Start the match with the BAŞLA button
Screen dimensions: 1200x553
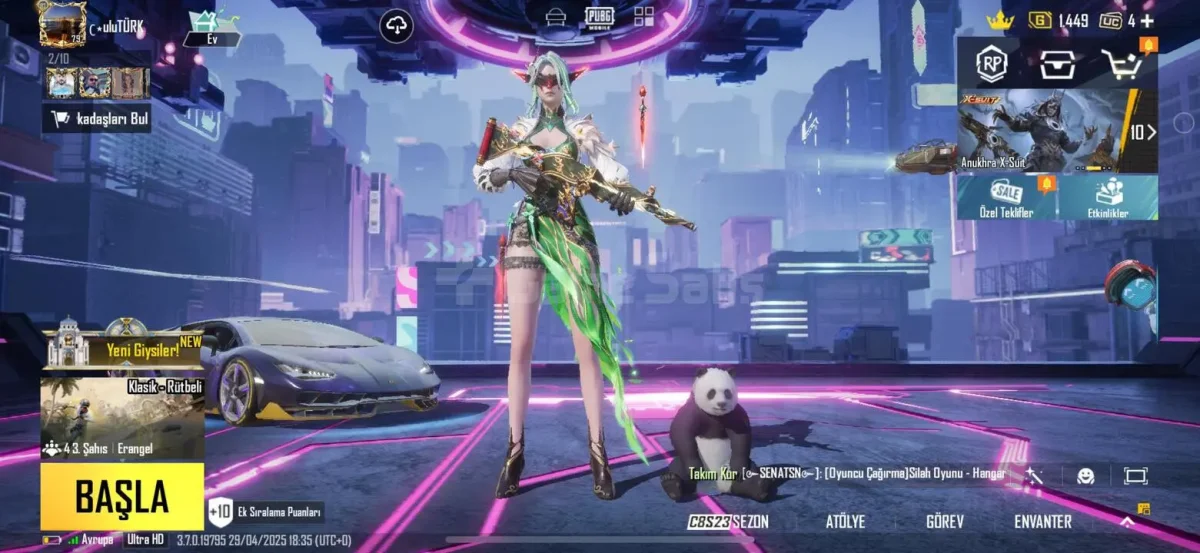[122, 495]
